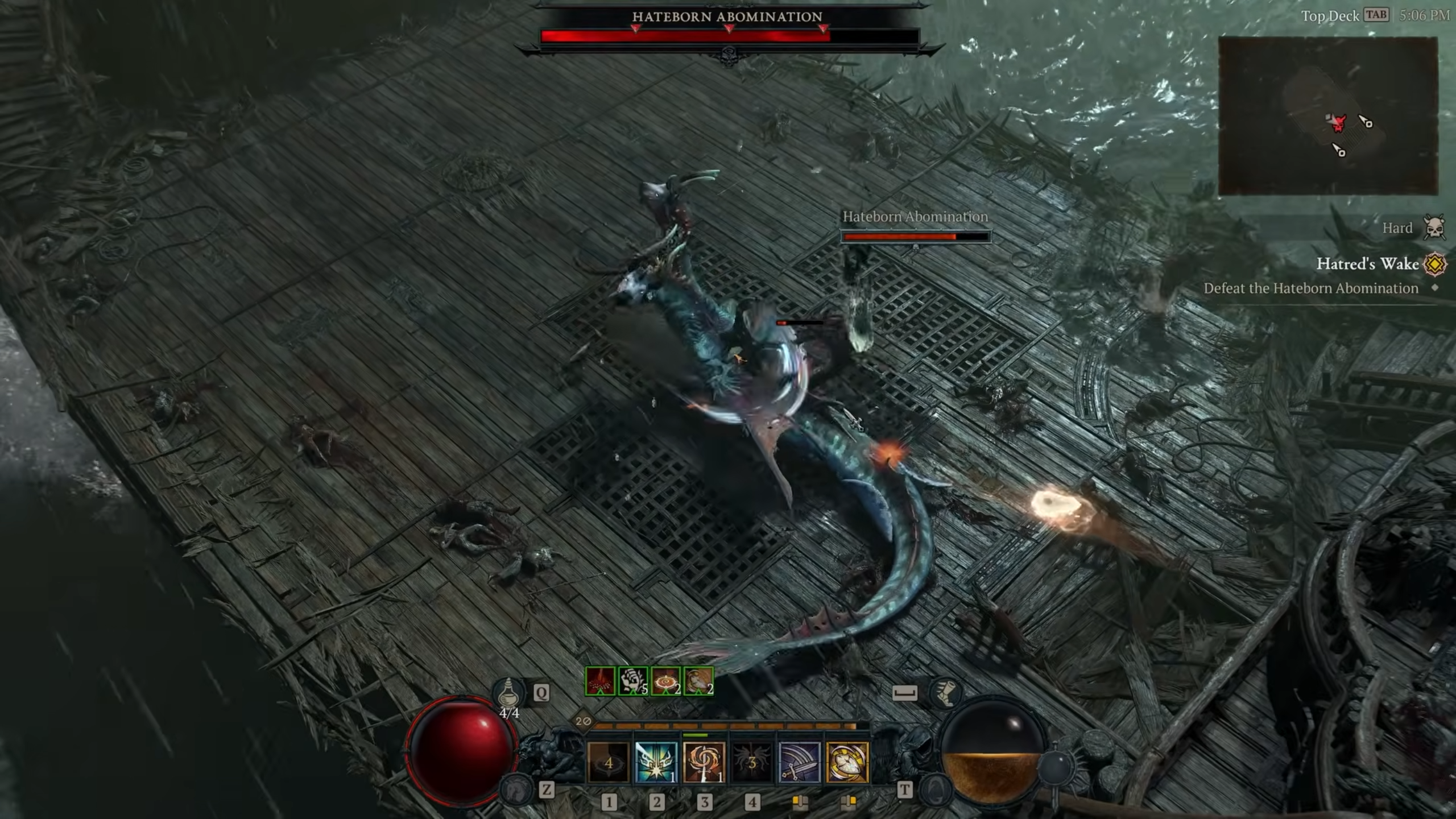
Task: Click the Hatred's Wake quest tracker
Action: [x=1367, y=264]
